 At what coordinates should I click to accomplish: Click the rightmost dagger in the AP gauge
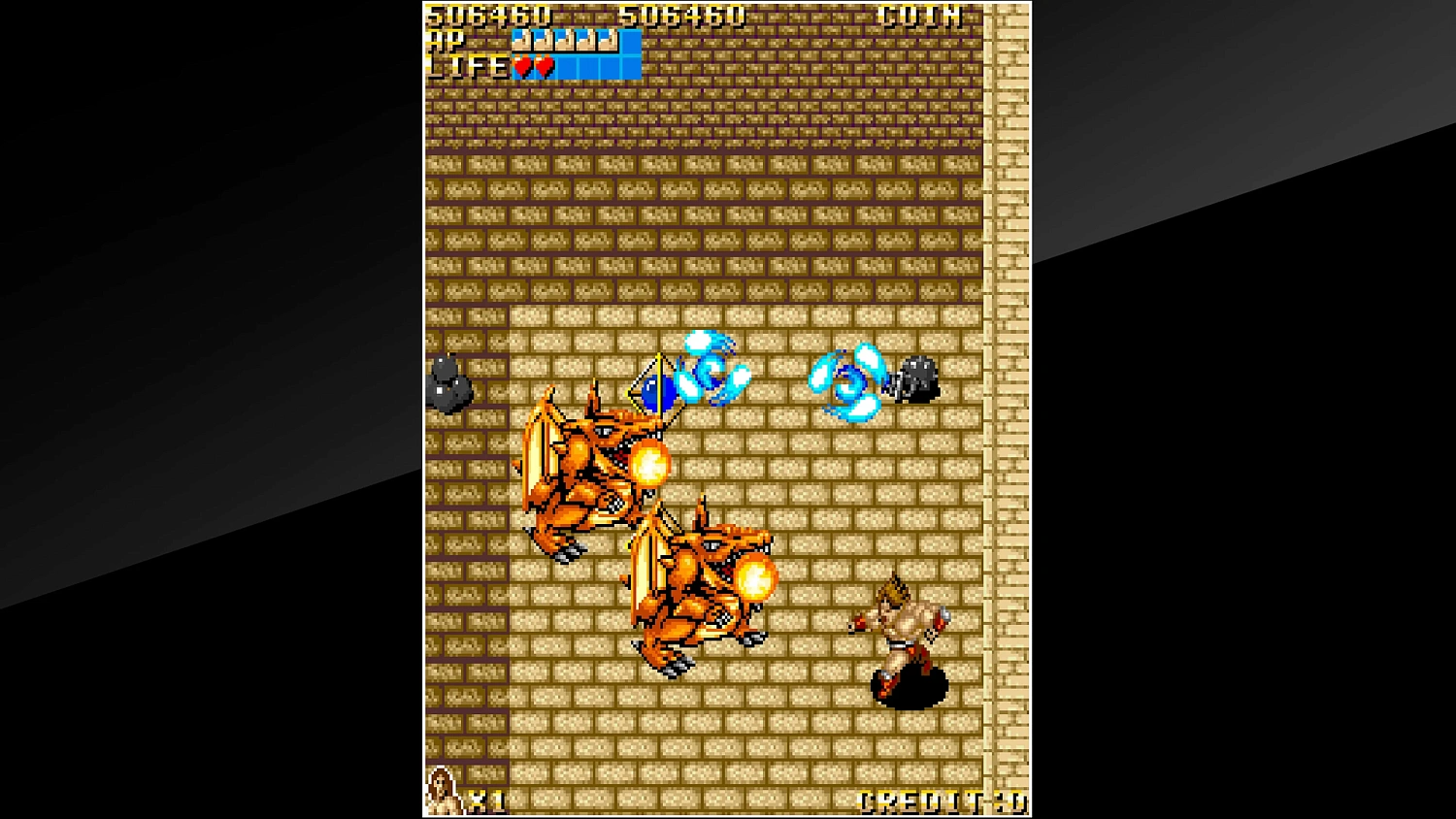pos(608,42)
